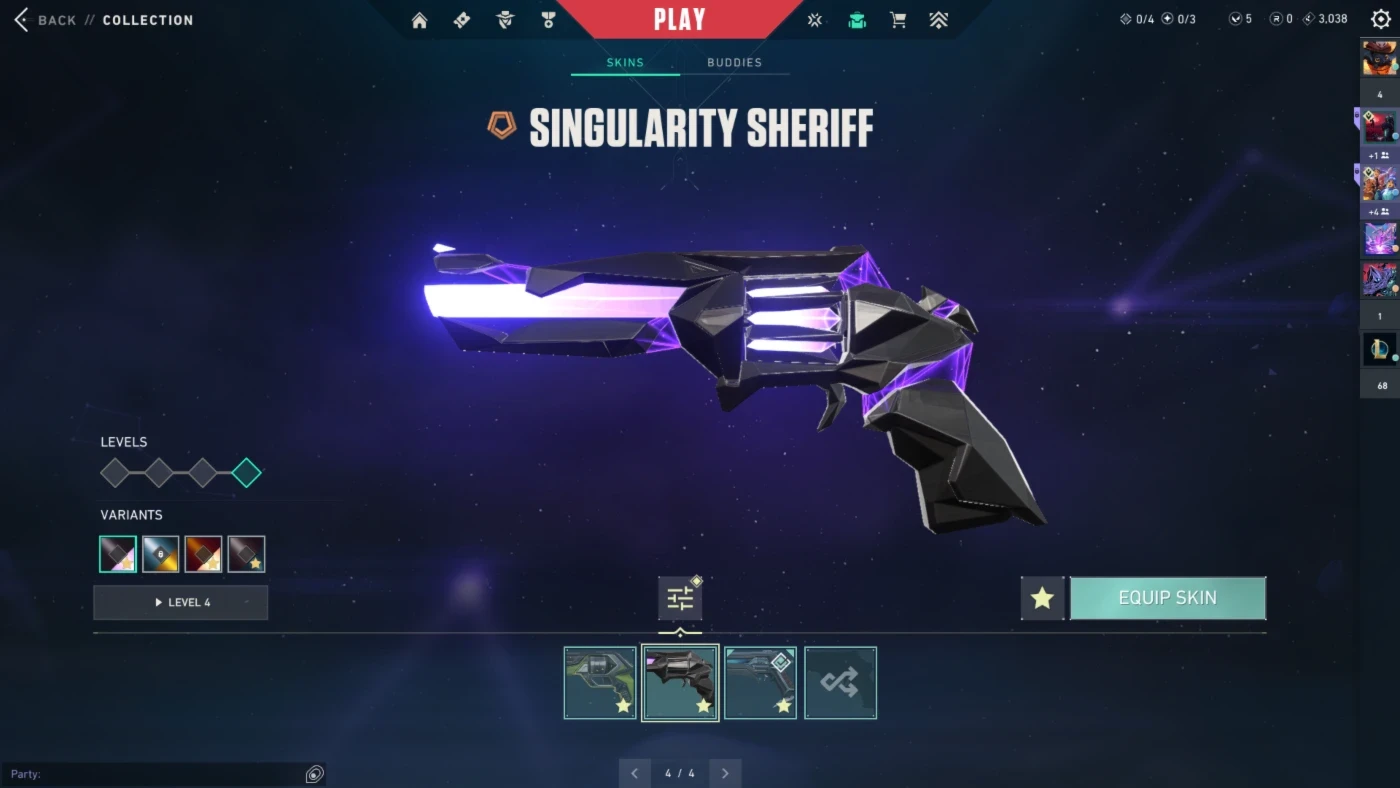This screenshot has height=788, width=1400.
Task: Open the agents icon in top navigation
Action: [505, 20]
